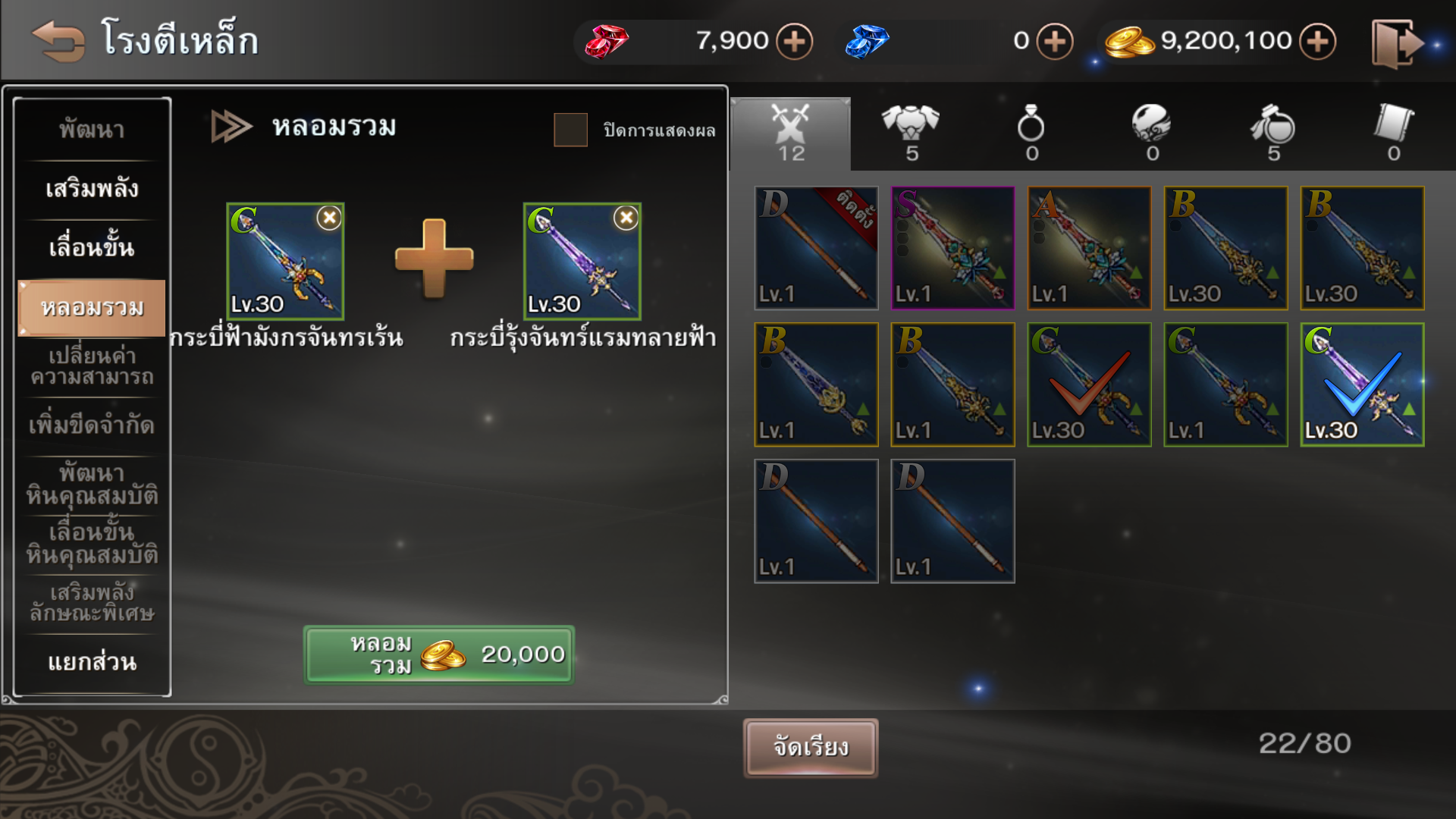This screenshot has height=819, width=1456.
Task: Select the S-rank sword in inventory
Action: [x=952, y=248]
